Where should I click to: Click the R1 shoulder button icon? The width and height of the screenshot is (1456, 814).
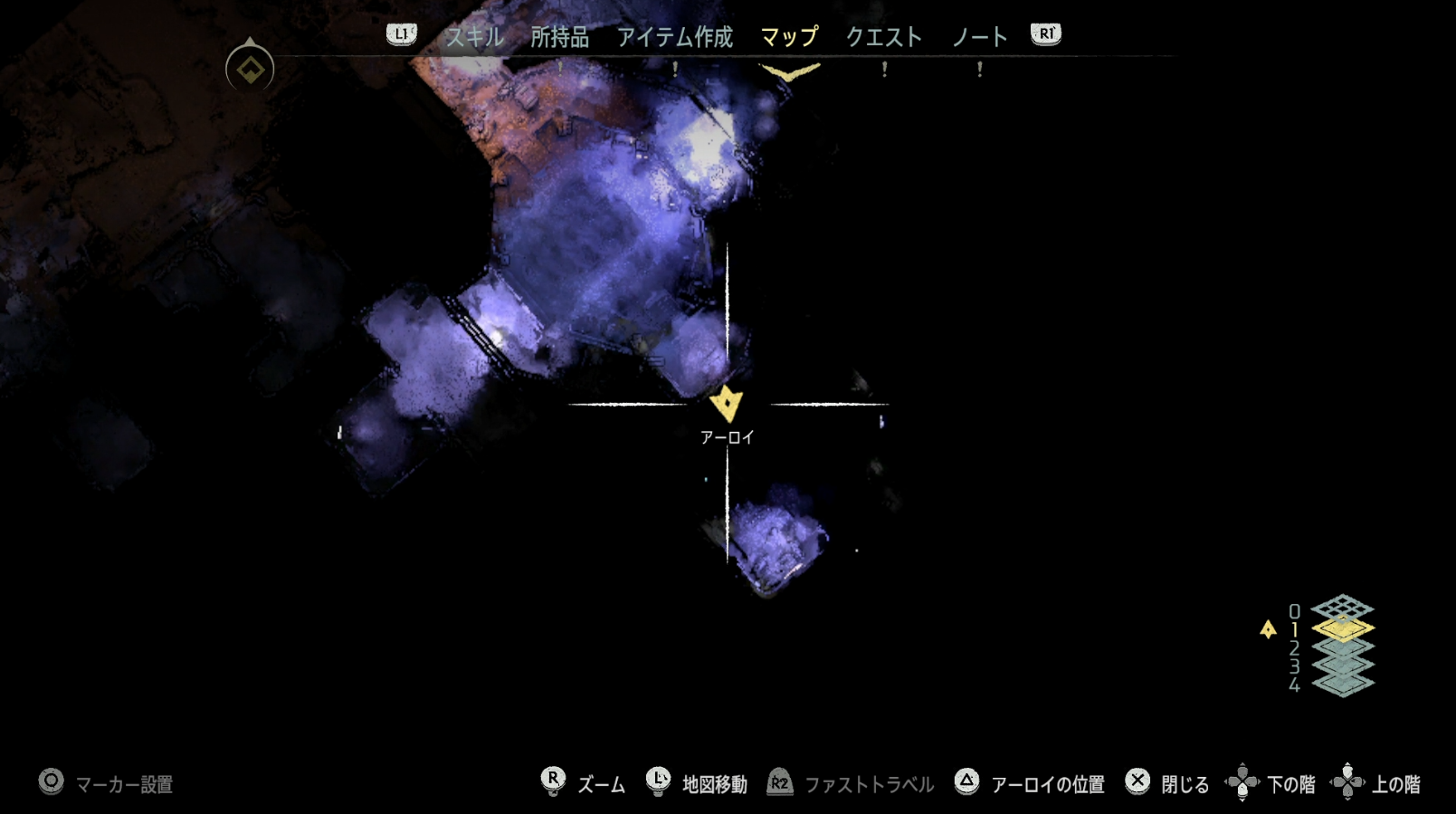[x=1045, y=34]
